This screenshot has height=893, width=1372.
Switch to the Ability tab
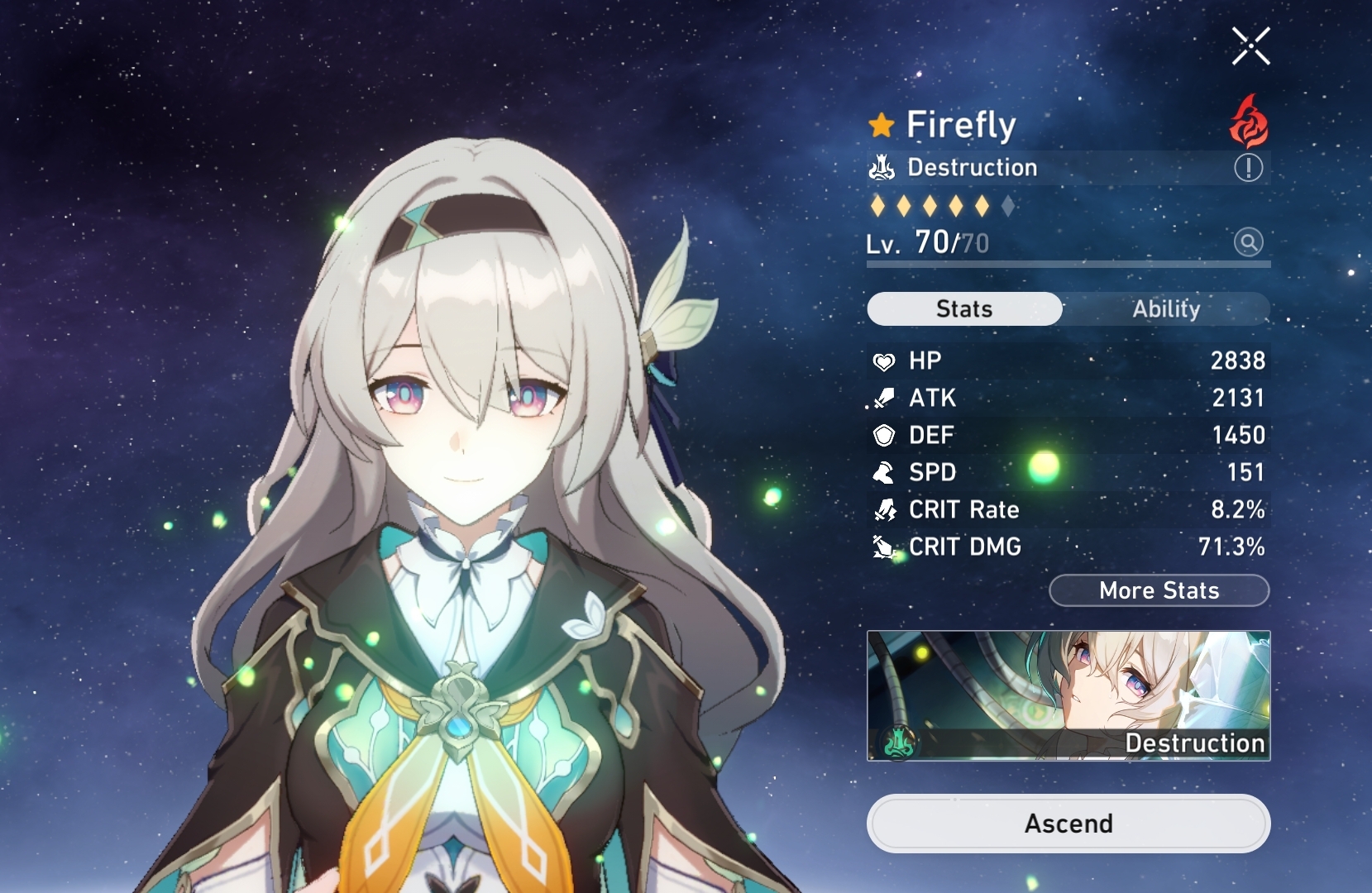click(x=1166, y=308)
